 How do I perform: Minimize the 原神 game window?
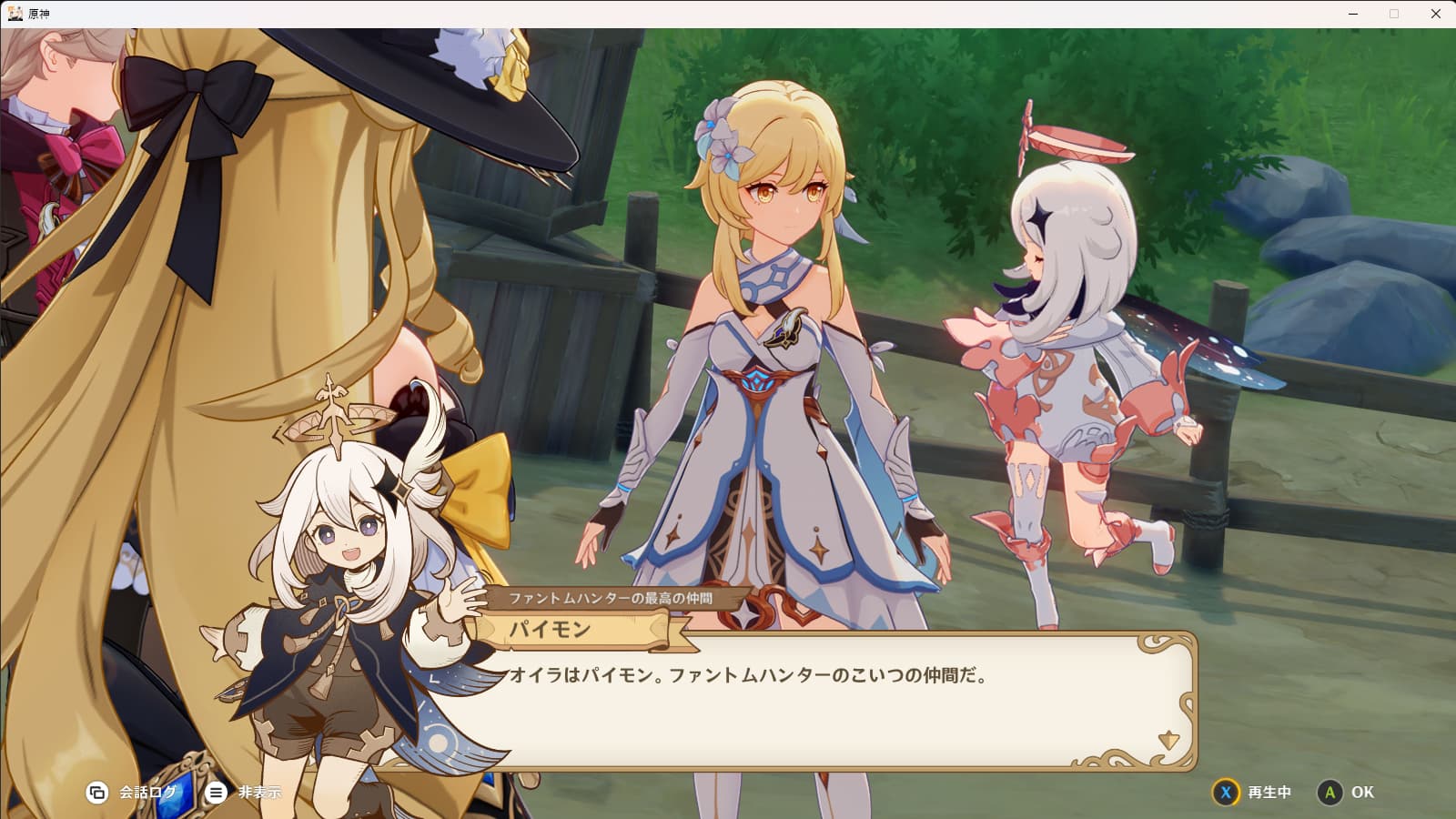click(x=1353, y=14)
